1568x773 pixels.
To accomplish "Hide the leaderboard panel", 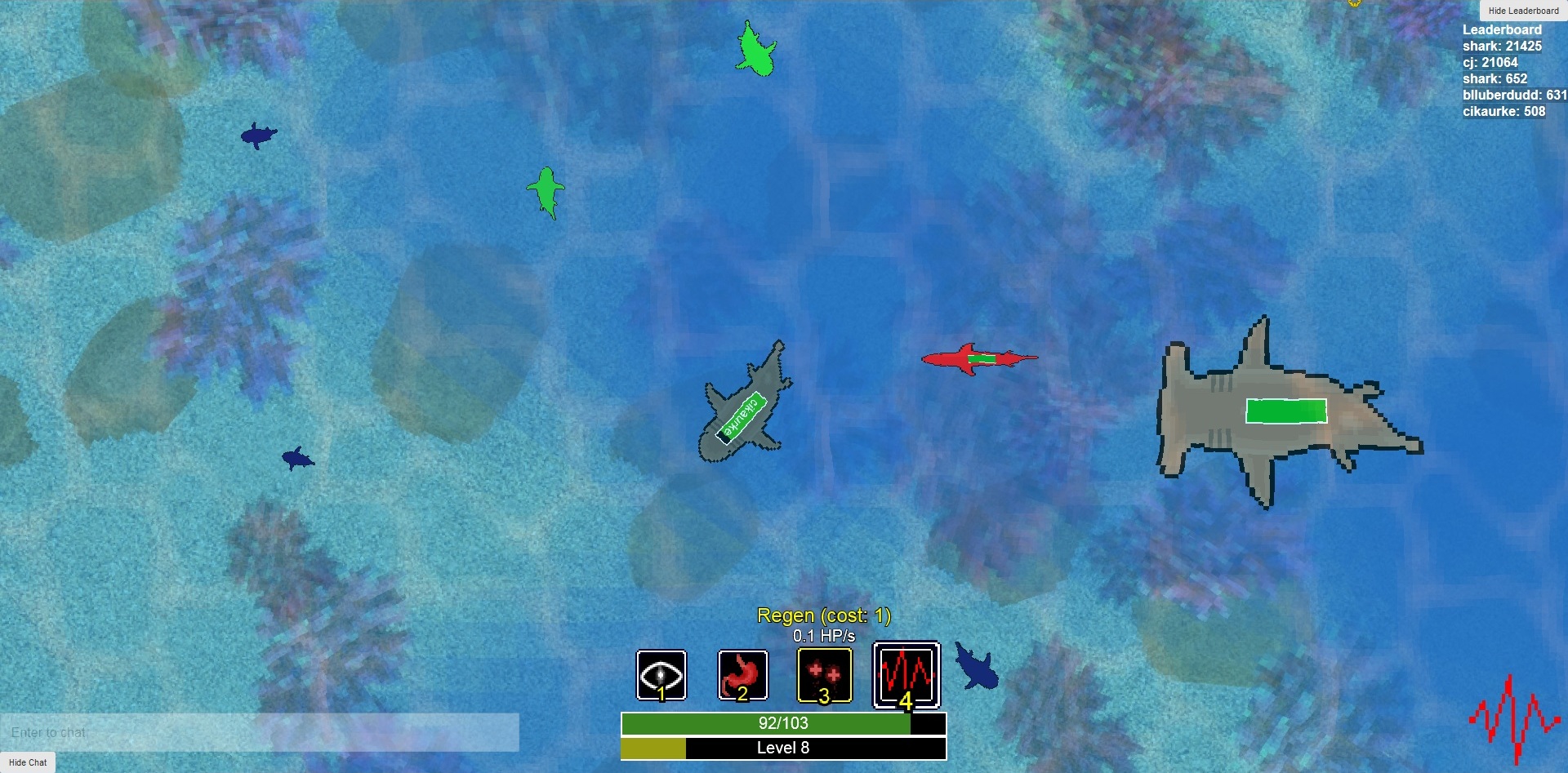I will pyautogui.click(x=1523, y=11).
